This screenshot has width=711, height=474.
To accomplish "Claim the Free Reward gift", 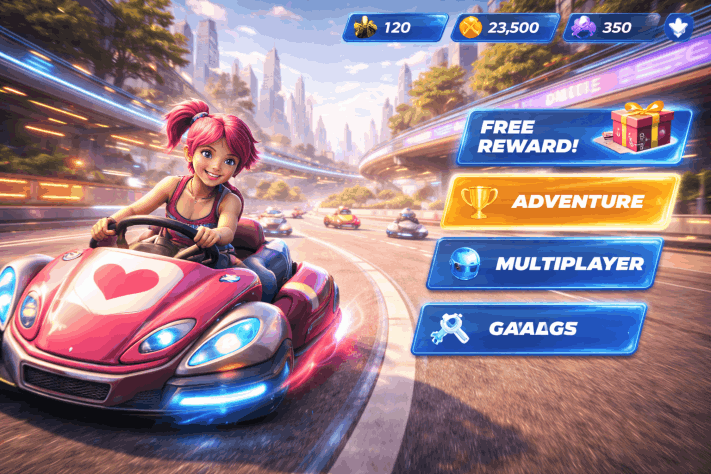I will pos(574,137).
